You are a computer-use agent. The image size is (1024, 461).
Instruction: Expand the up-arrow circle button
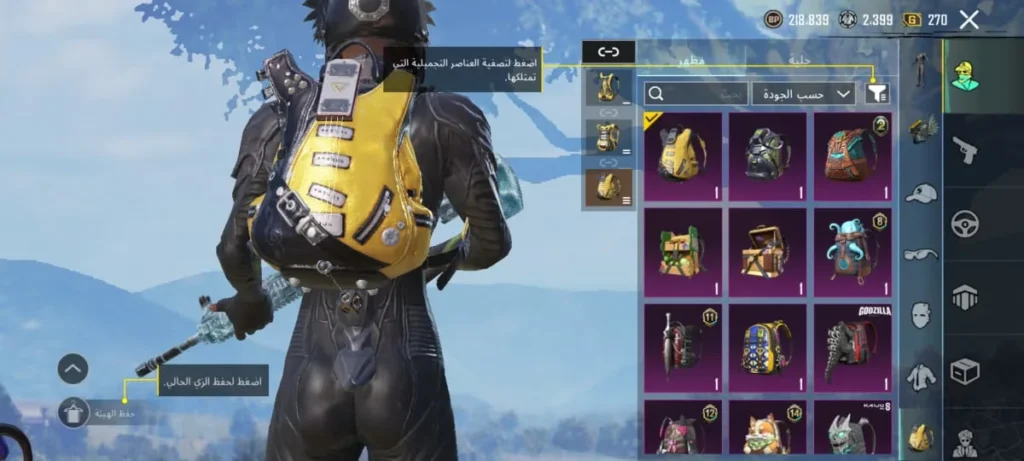73,369
